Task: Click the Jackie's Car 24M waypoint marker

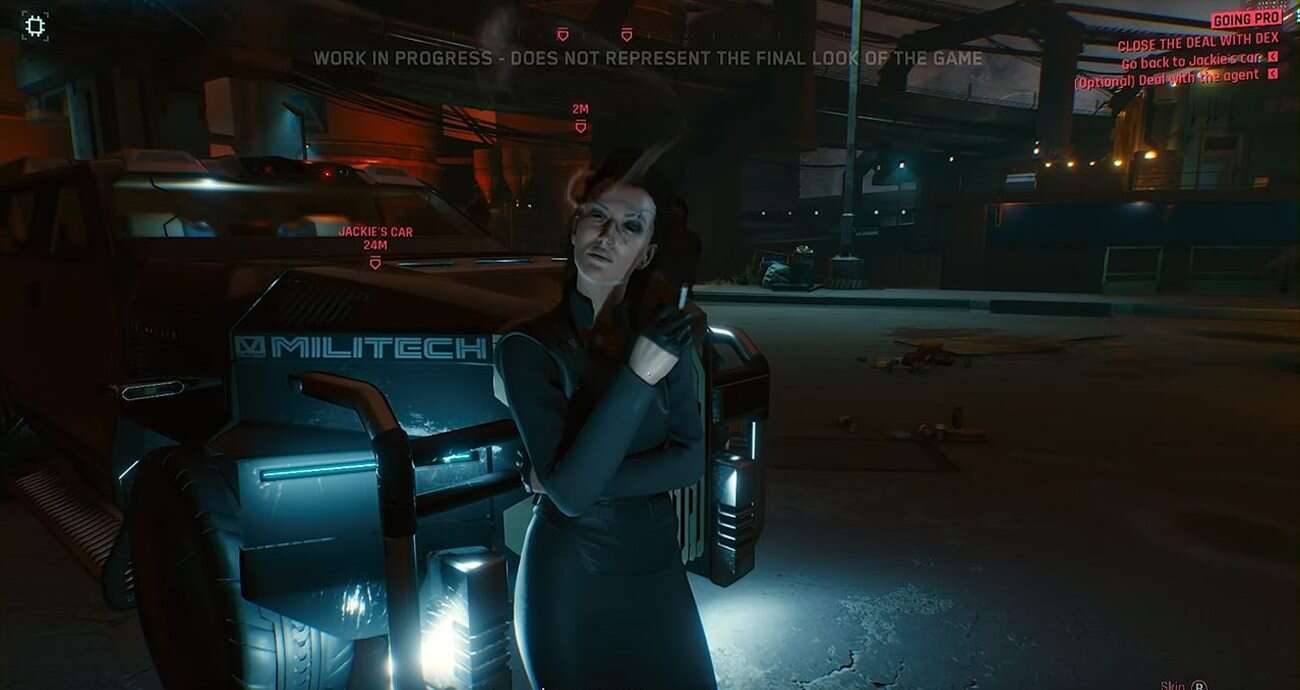Action: [x=375, y=262]
